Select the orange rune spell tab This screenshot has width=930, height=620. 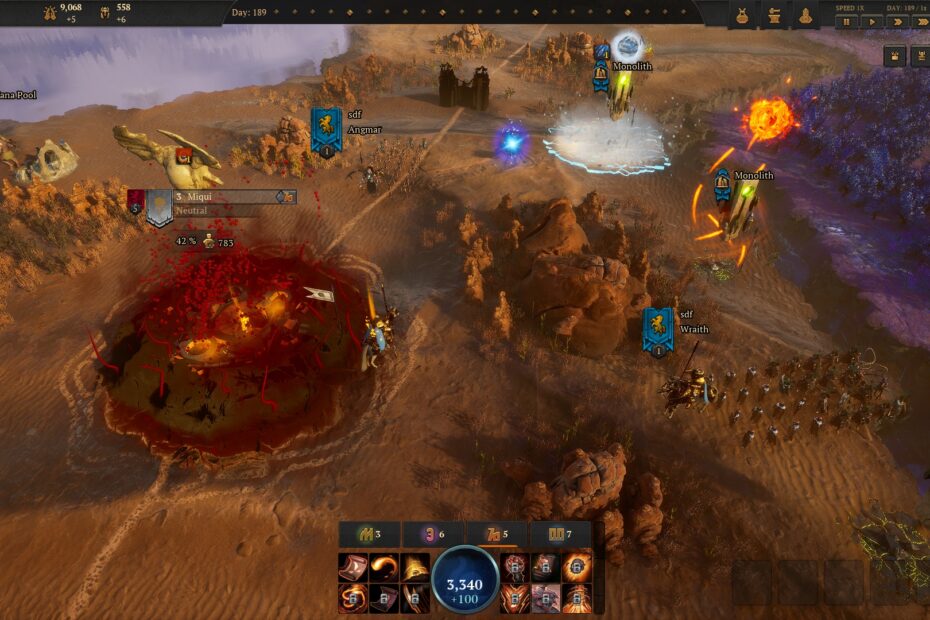pyautogui.click(x=495, y=535)
